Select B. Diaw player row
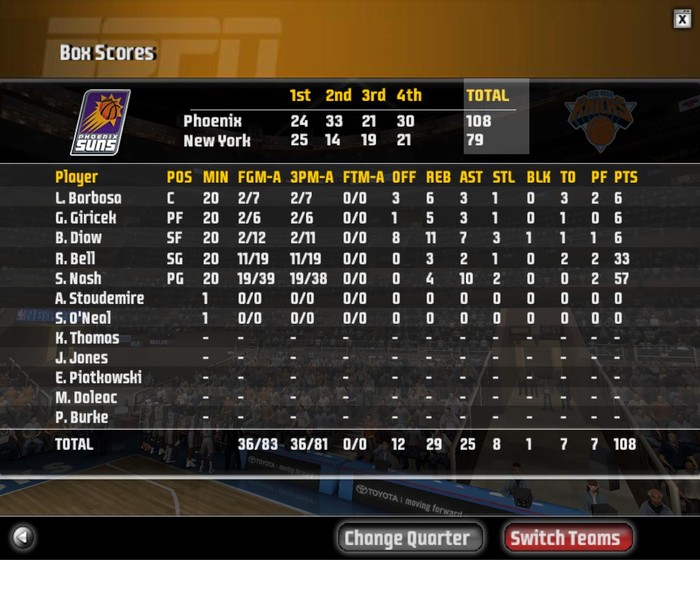The height and width of the screenshot is (596, 700). point(77,238)
